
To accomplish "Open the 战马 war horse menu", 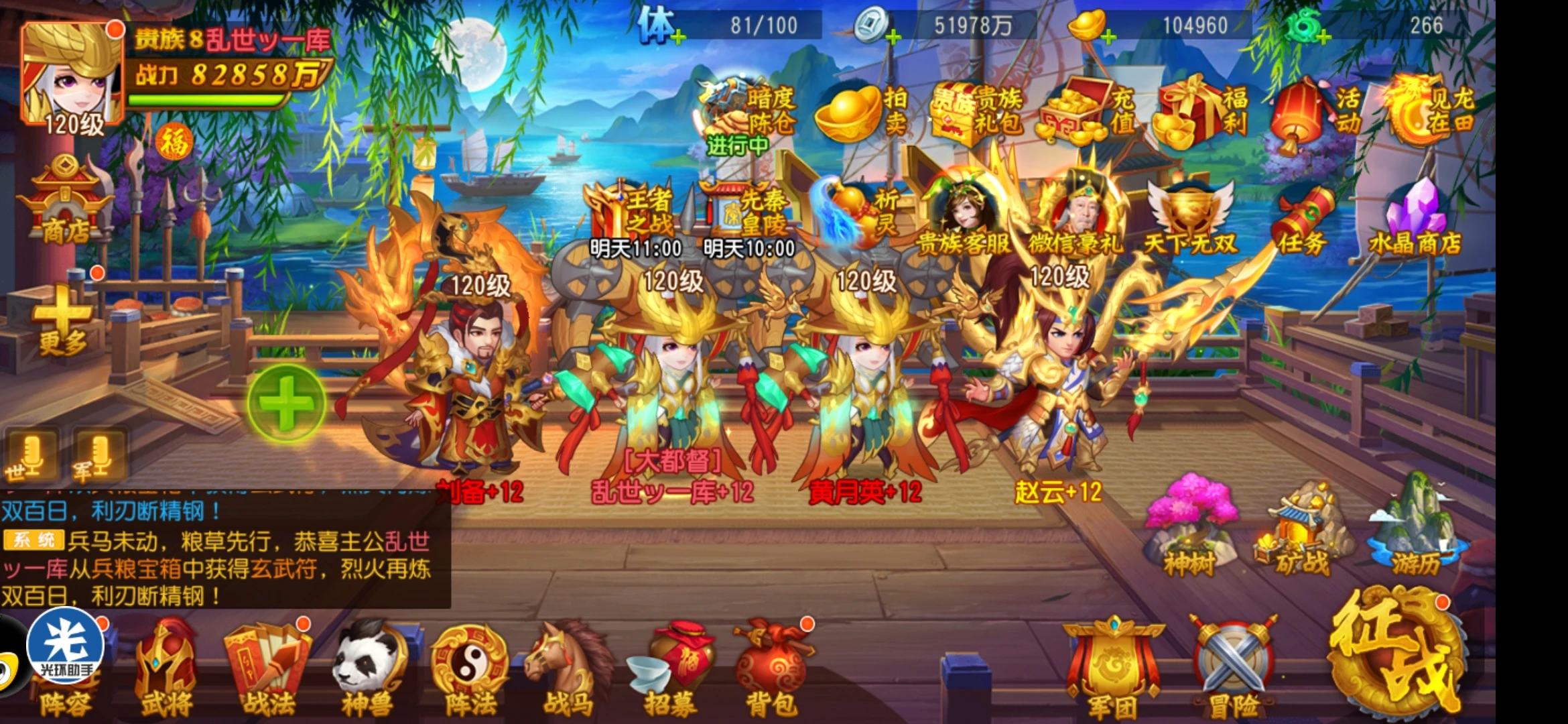I will [x=568, y=670].
